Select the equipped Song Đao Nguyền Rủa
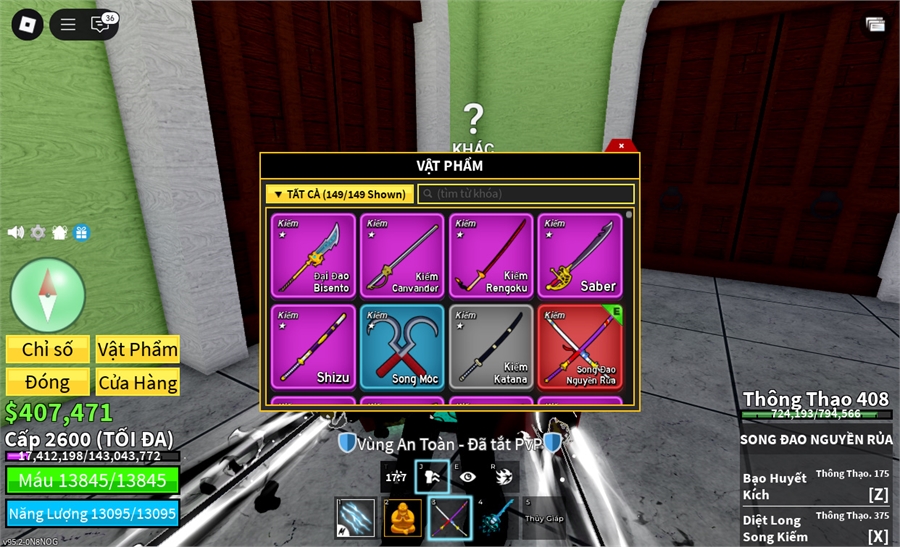Viewport: 900px width, 547px height. (580, 346)
